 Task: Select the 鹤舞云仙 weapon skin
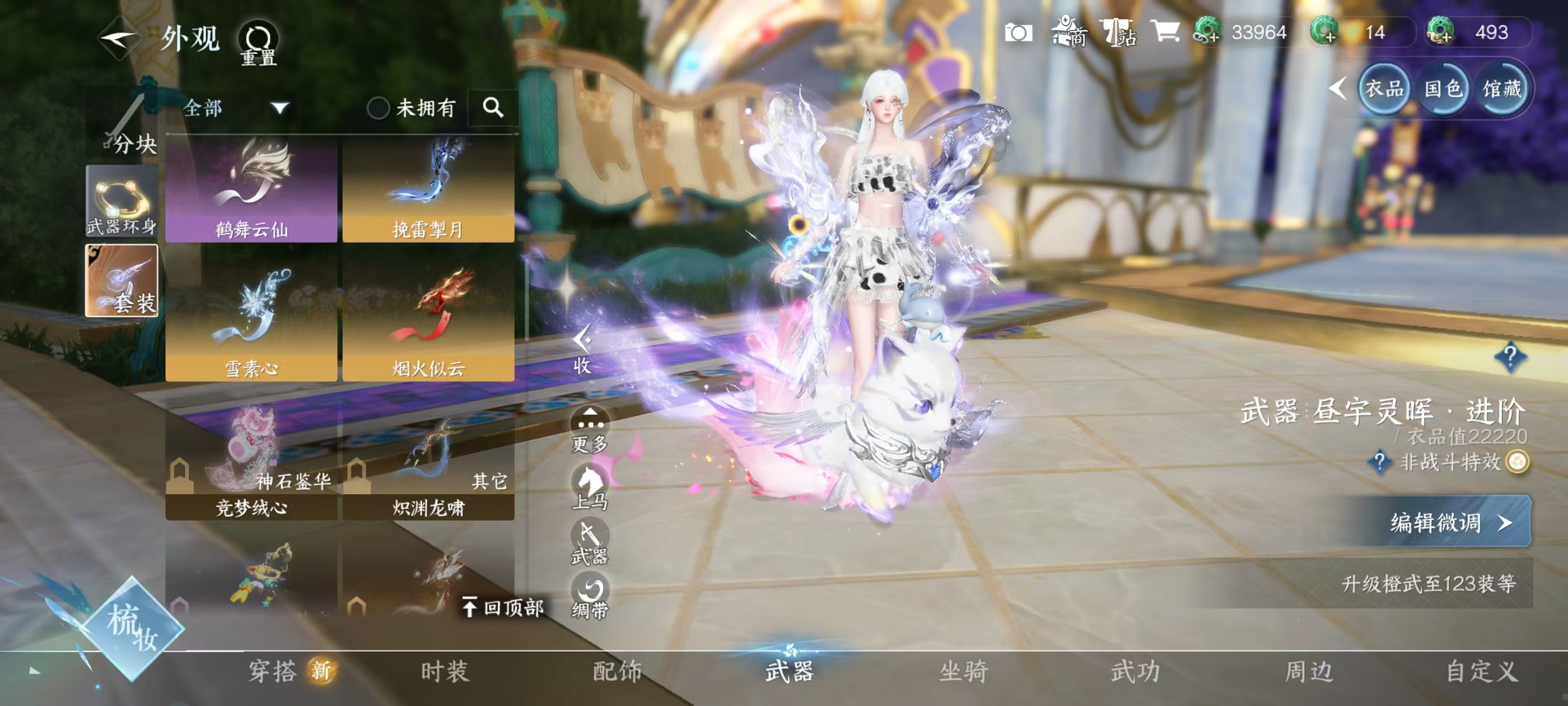click(251, 190)
